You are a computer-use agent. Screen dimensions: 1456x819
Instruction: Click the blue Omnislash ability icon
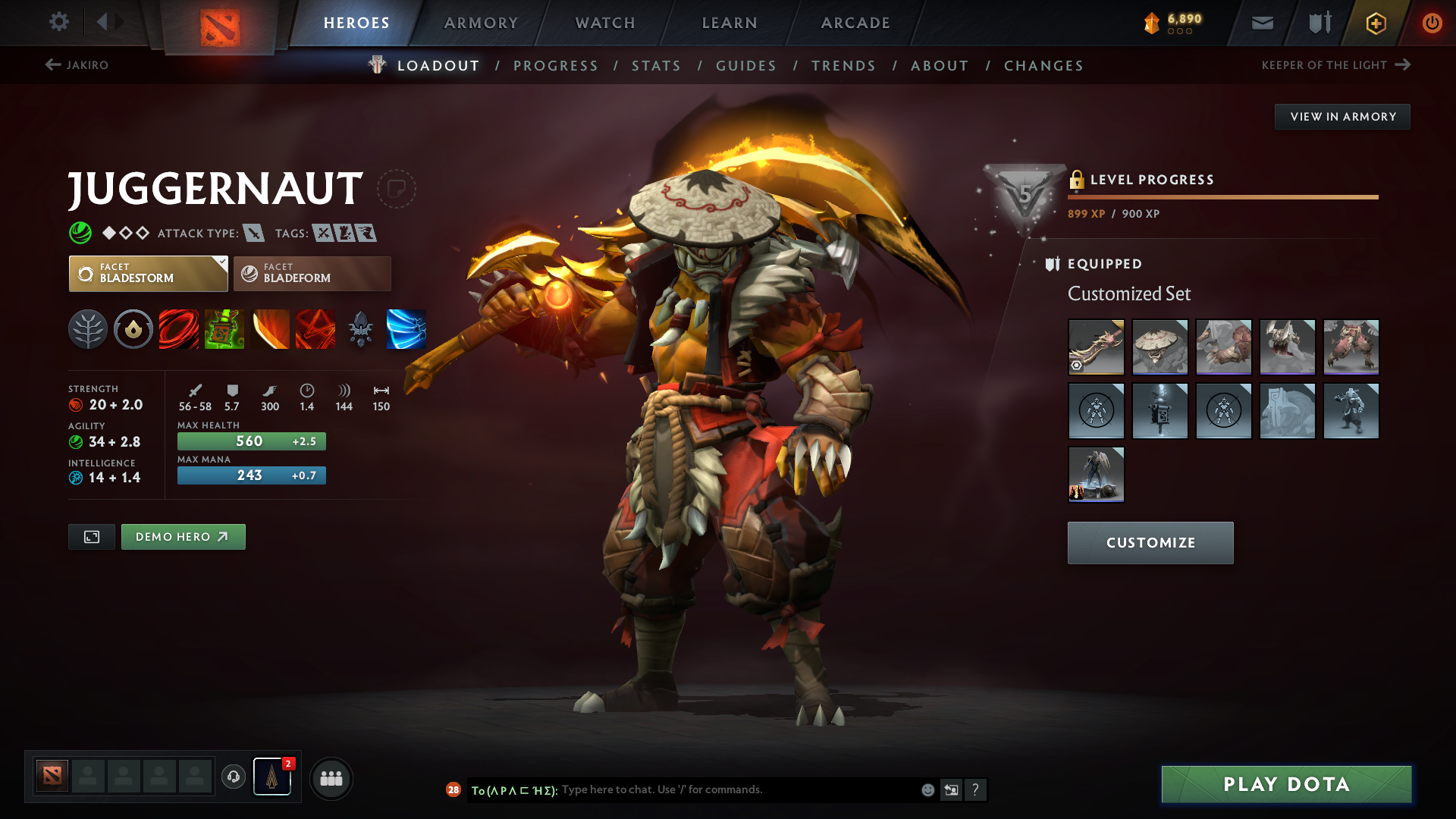(406, 329)
